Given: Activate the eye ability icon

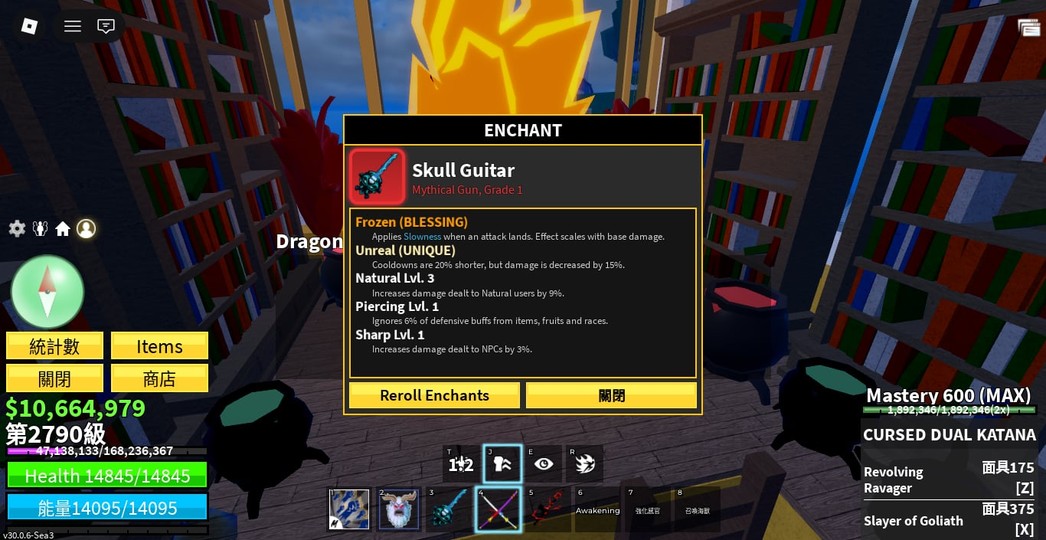Looking at the screenshot, I should 543,464.
